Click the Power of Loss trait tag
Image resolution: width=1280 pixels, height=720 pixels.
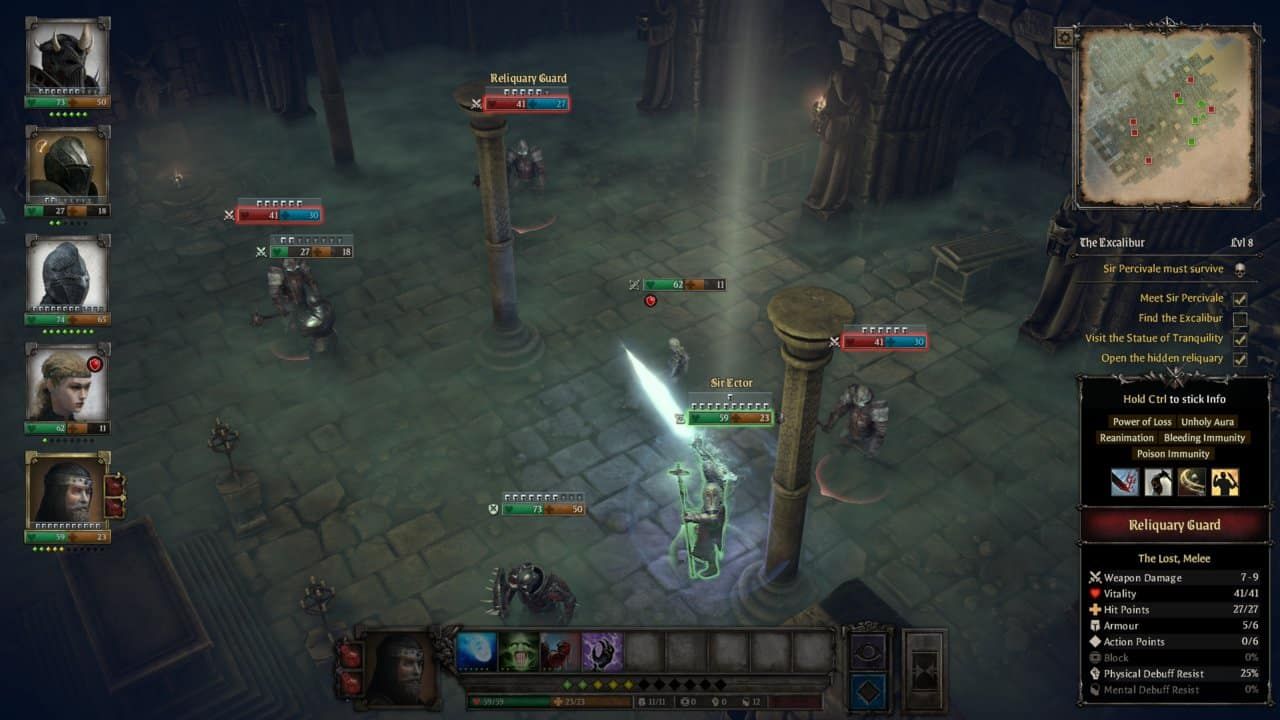pyautogui.click(x=1142, y=422)
